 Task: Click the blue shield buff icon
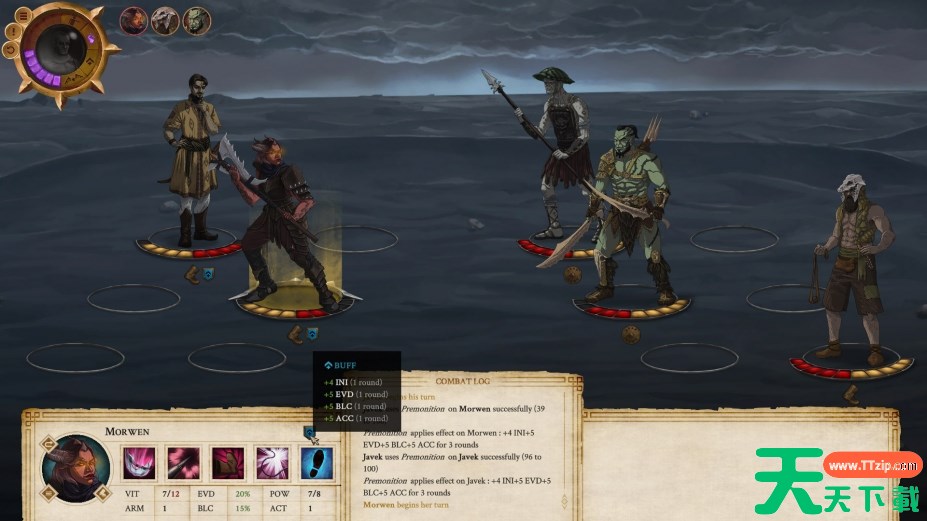coord(310,432)
